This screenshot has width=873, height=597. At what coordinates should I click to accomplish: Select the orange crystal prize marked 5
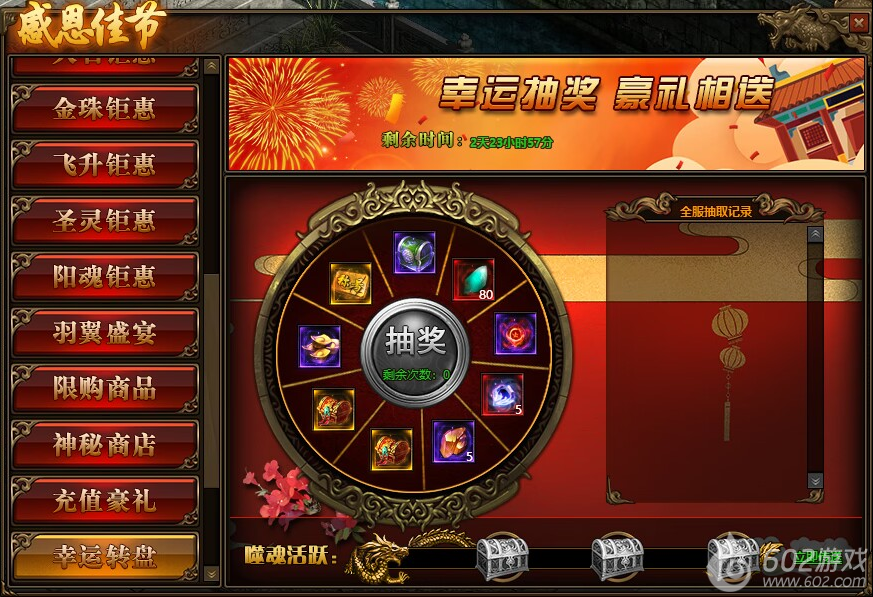coord(453,441)
